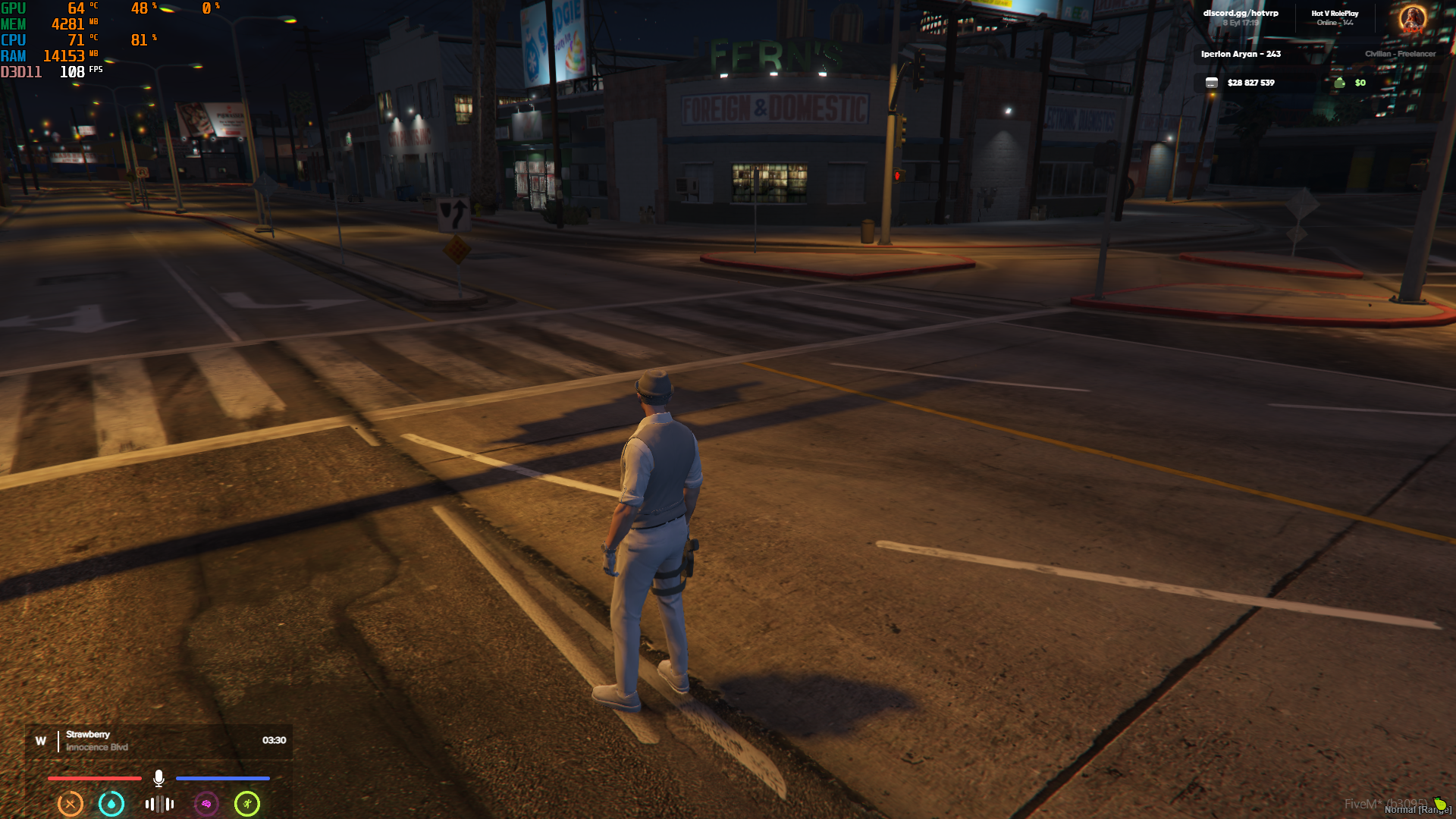The image size is (1456, 819).
Task: Click the voice range sound-wave indicator
Action: (x=159, y=804)
